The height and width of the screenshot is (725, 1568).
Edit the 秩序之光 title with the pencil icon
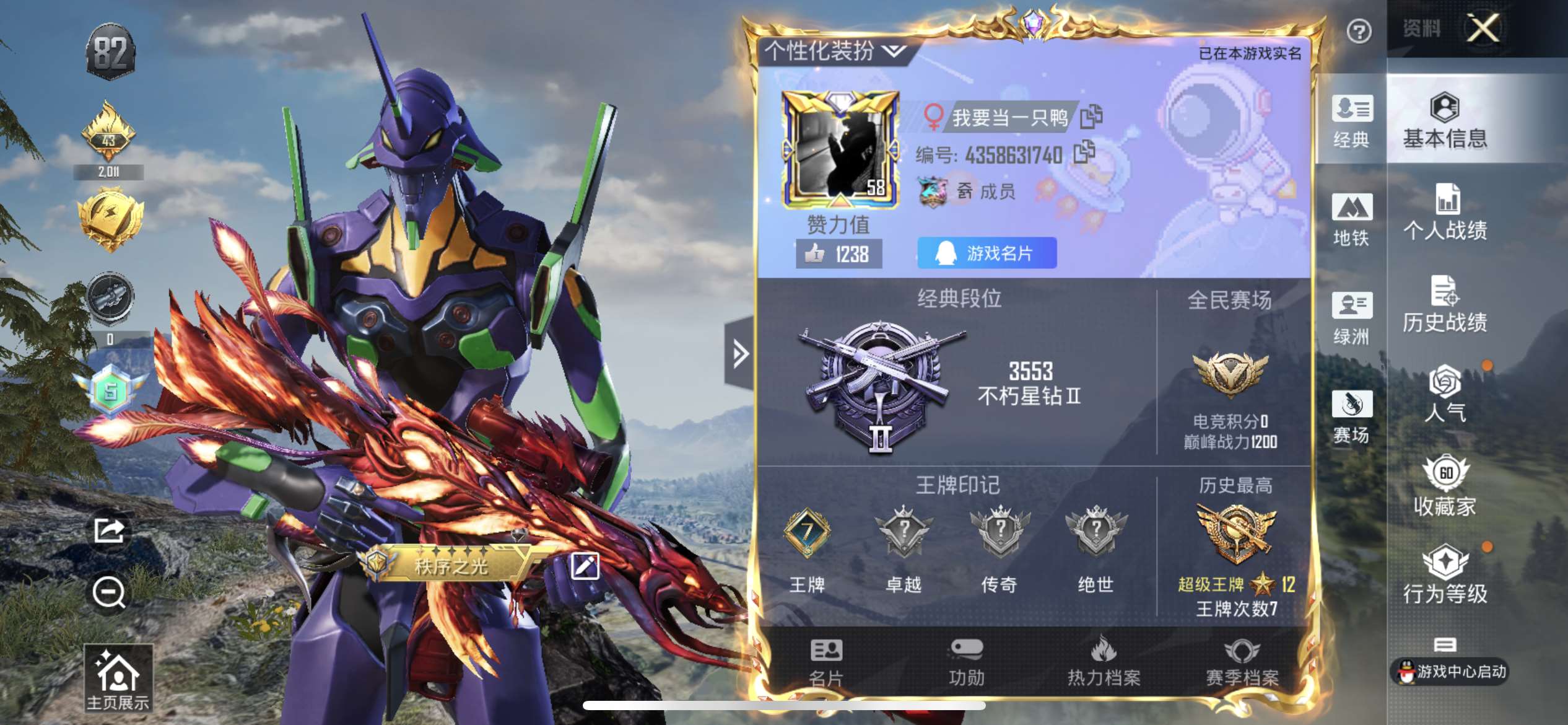(585, 566)
